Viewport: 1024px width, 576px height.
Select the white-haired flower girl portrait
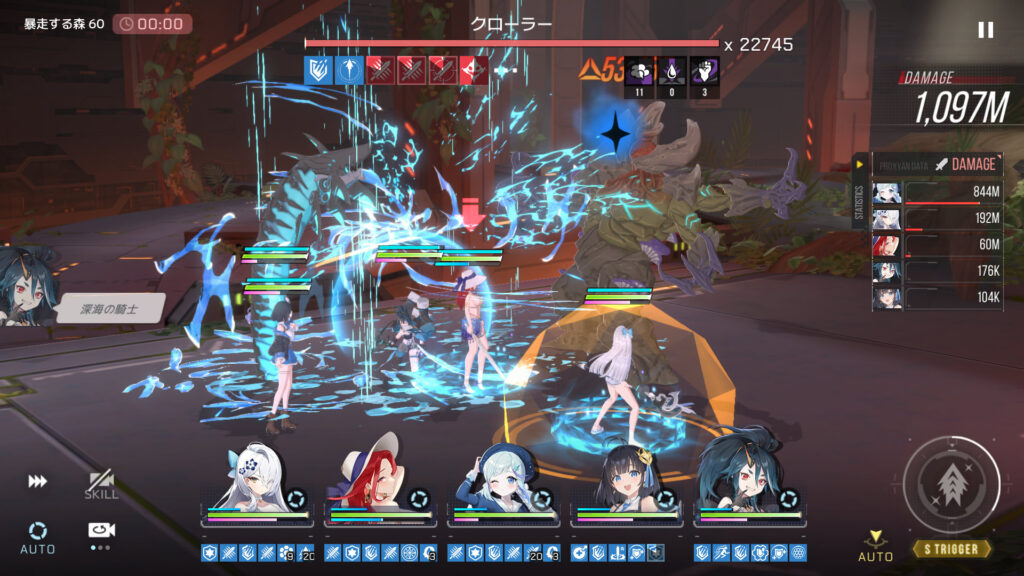256,482
